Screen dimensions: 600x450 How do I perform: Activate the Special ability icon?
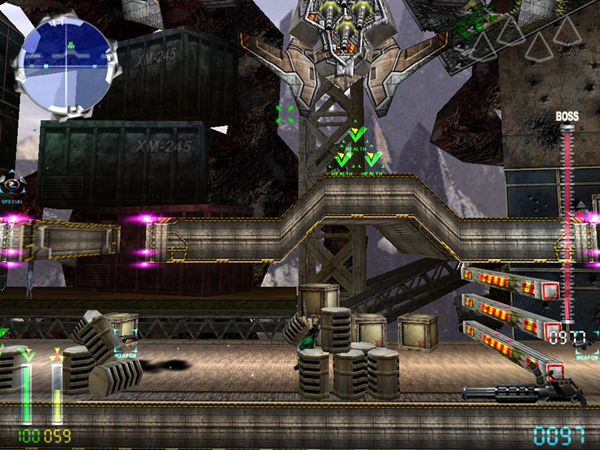click(x=13, y=184)
